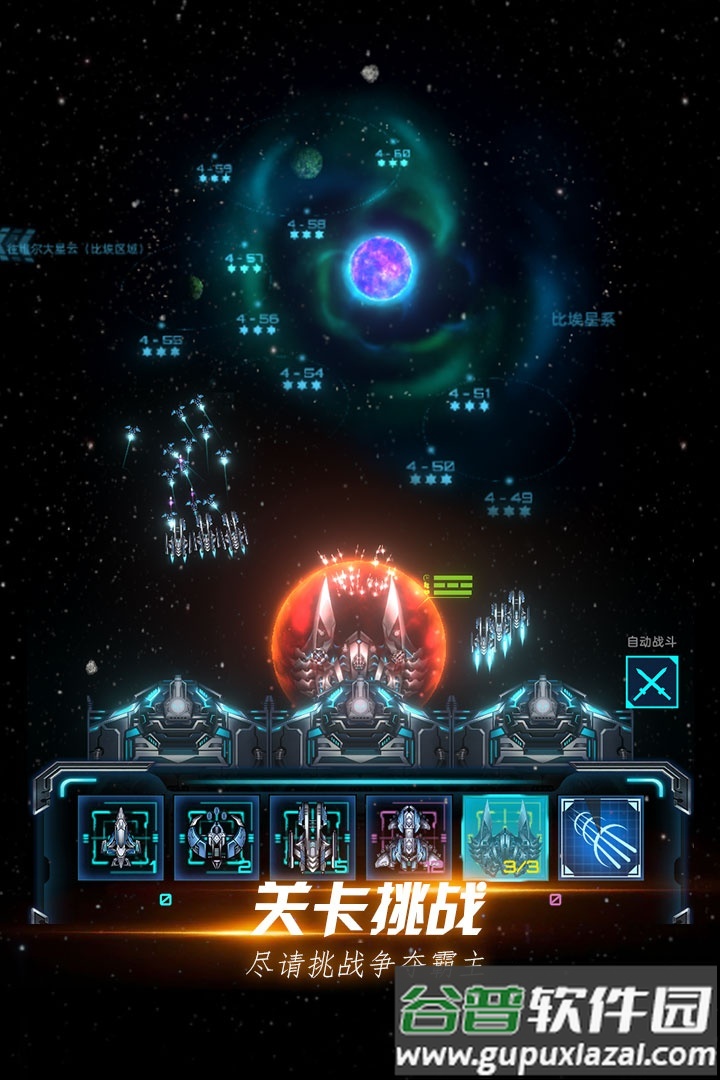Enter stage 4-50 on the map
The width and height of the screenshot is (720, 1080).
pos(431,472)
